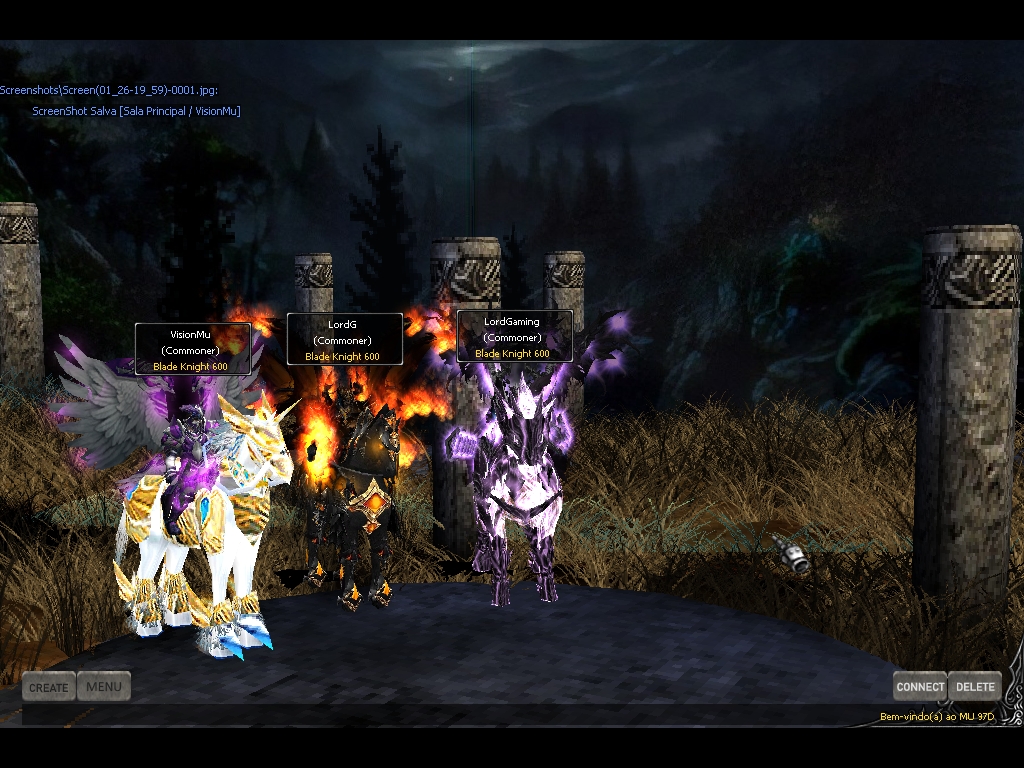Choose the LordG character nameplate
Image resolution: width=1024 pixels, height=768 pixels.
click(344, 339)
